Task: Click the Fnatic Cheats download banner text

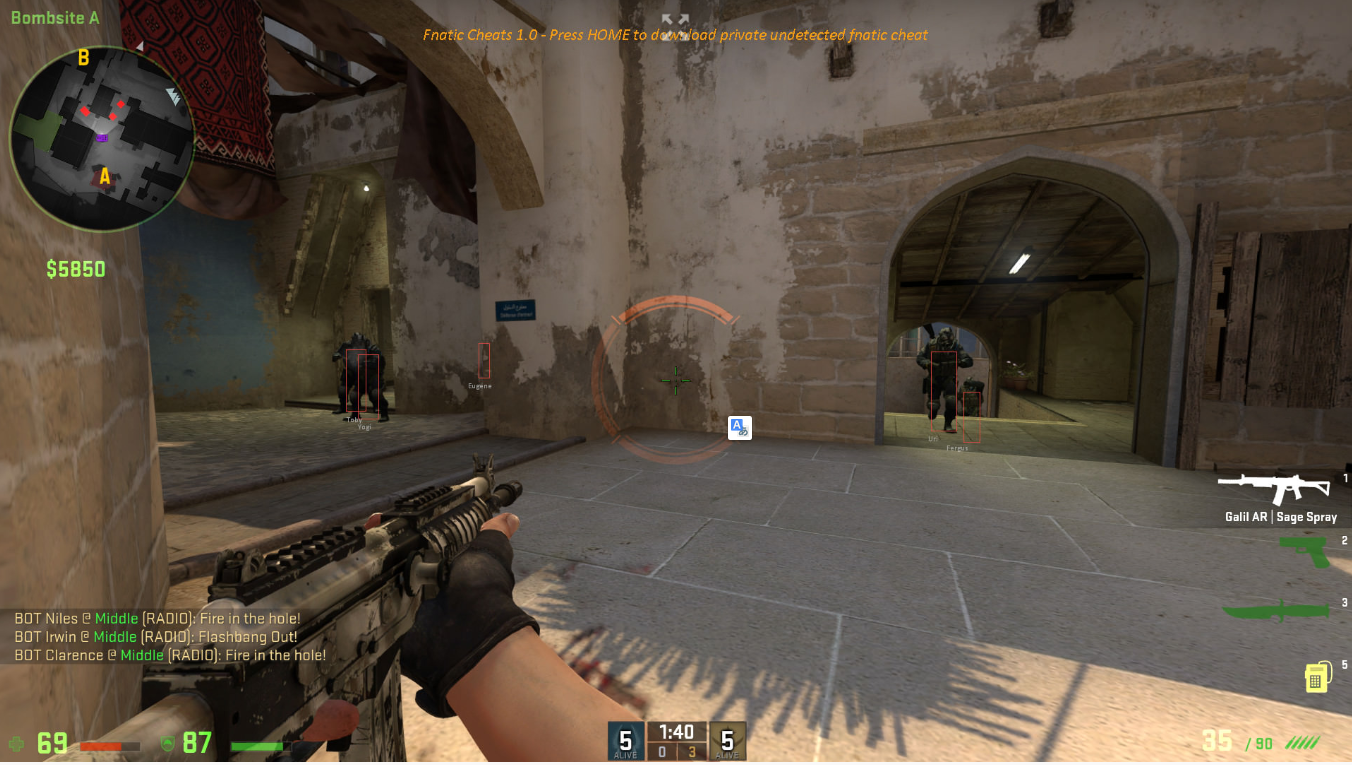Action: [673, 34]
